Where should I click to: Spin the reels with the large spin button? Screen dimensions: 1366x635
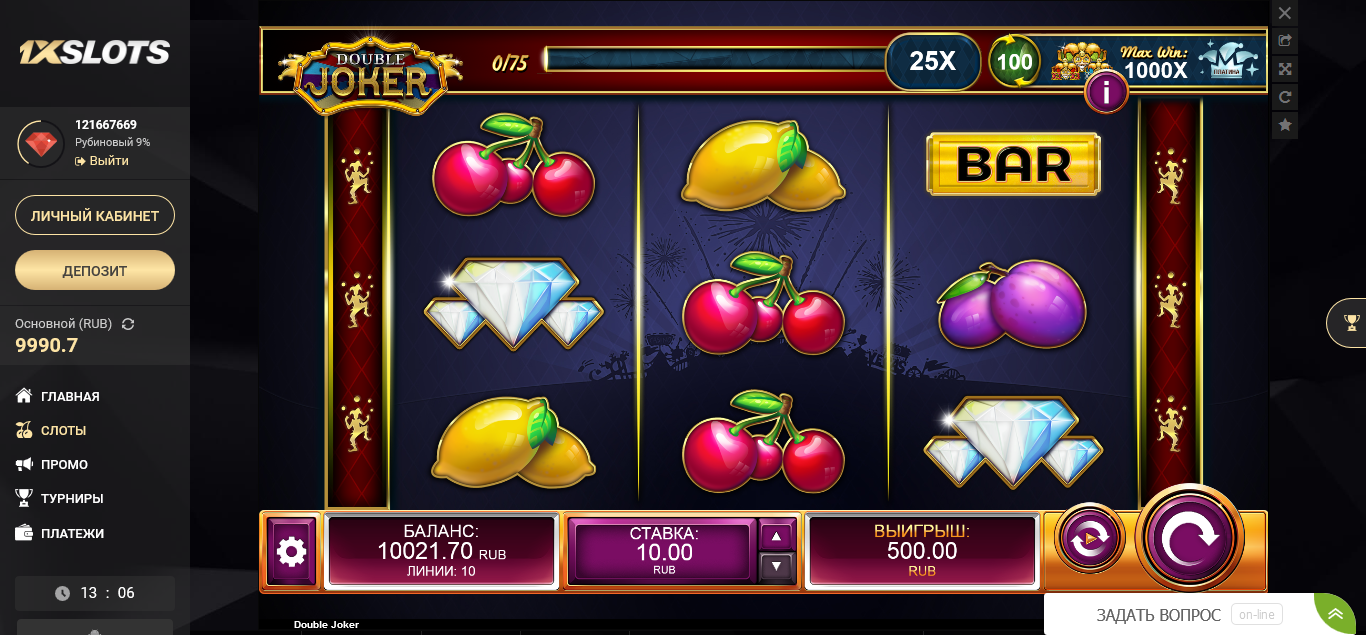click(1190, 538)
